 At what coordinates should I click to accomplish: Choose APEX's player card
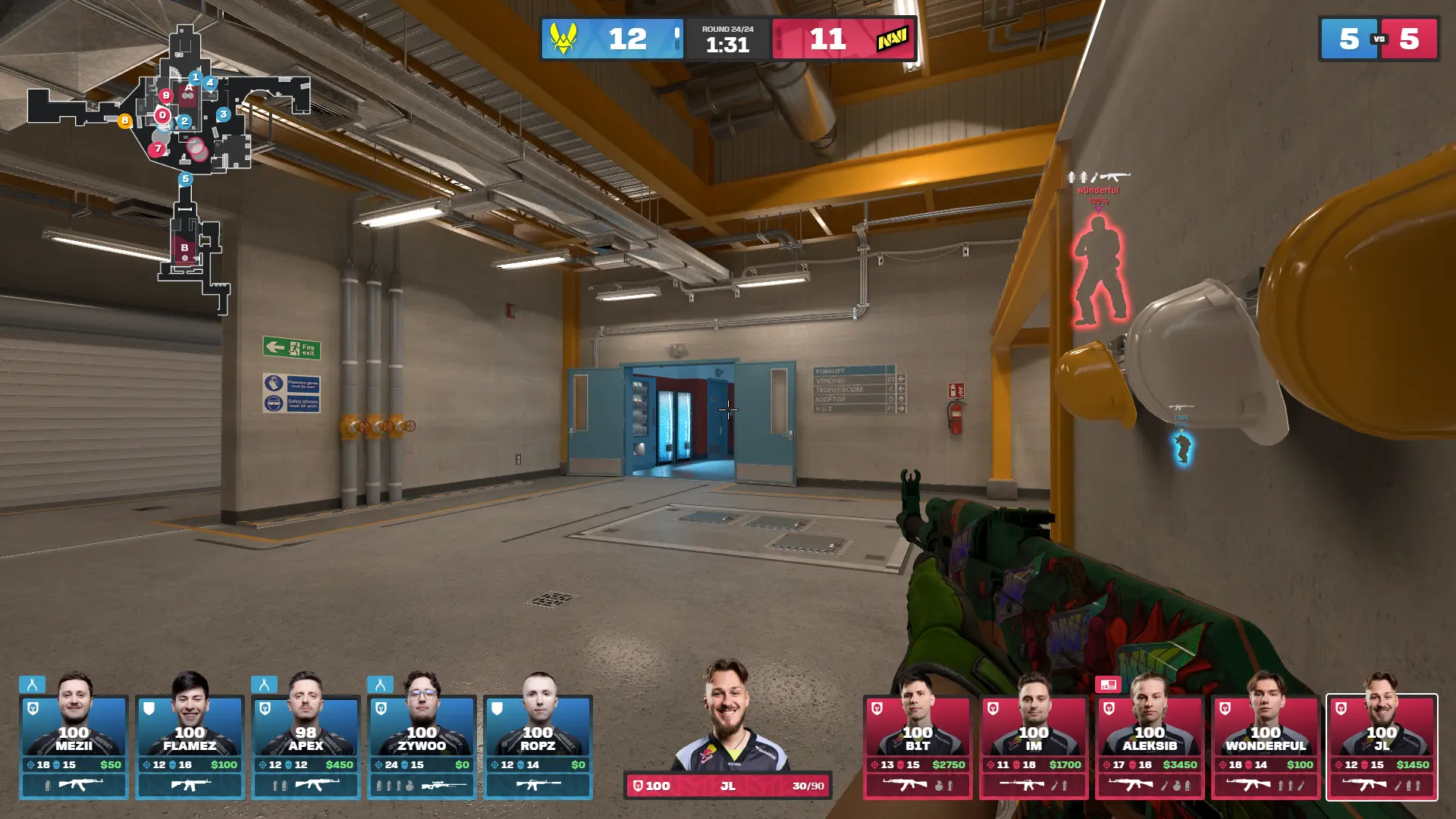pos(306,747)
